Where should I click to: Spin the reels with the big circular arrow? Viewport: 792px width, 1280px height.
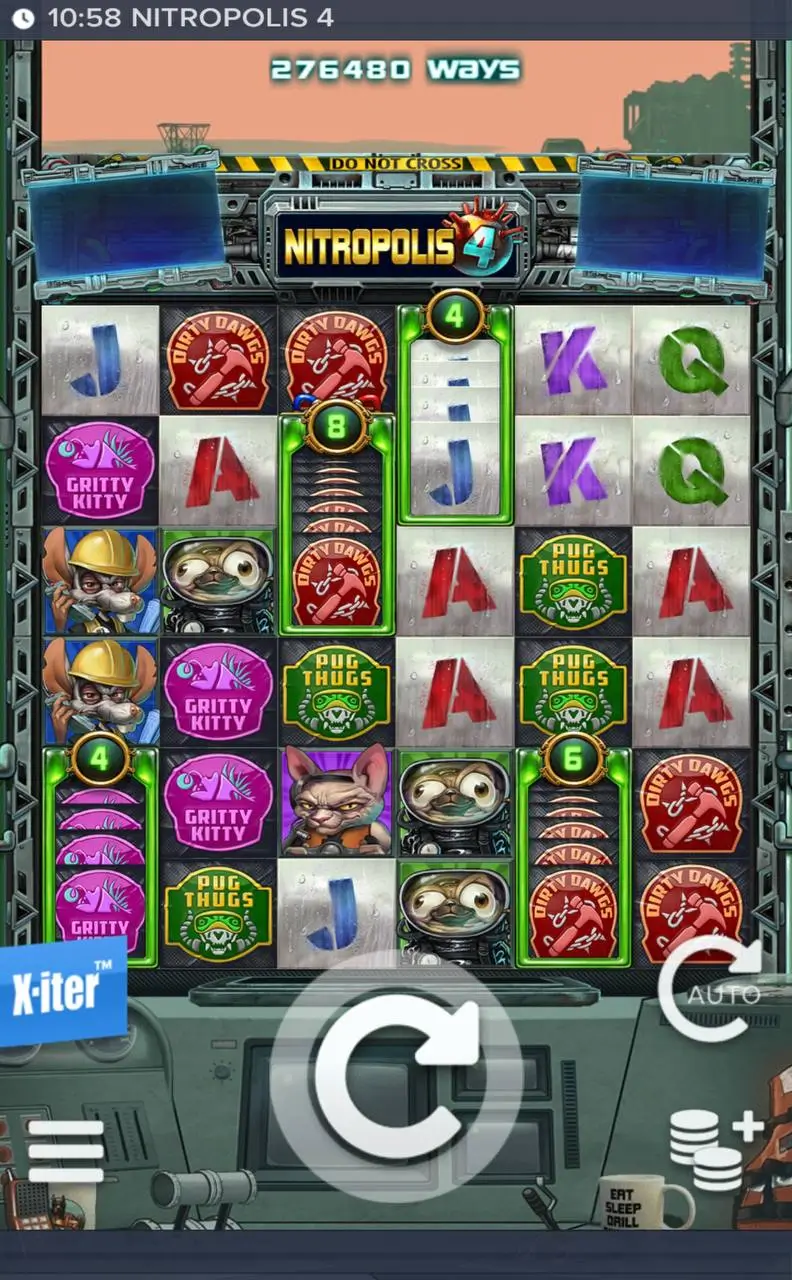(397, 1073)
